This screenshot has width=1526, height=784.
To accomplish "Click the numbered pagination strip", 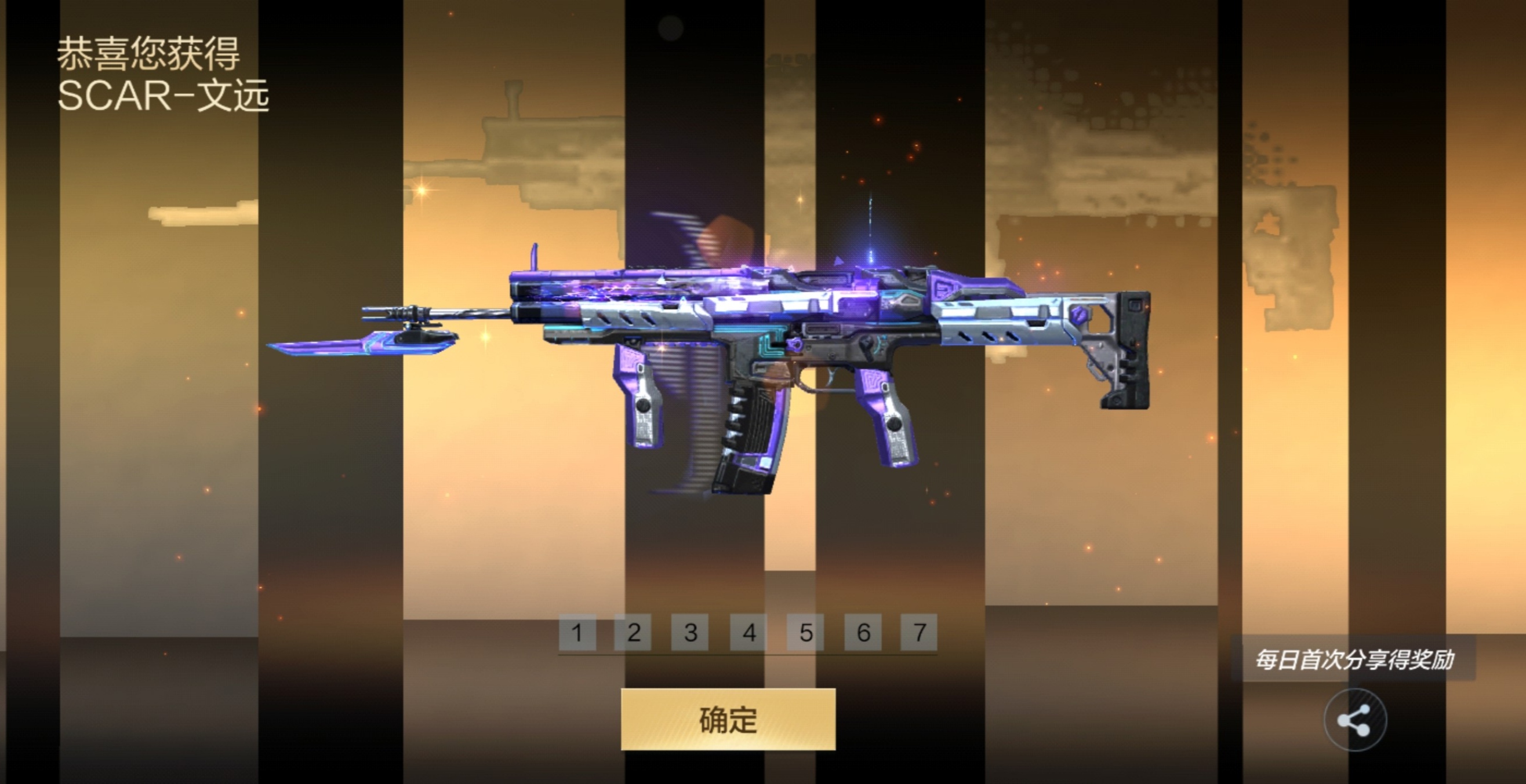I will click(x=748, y=633).
